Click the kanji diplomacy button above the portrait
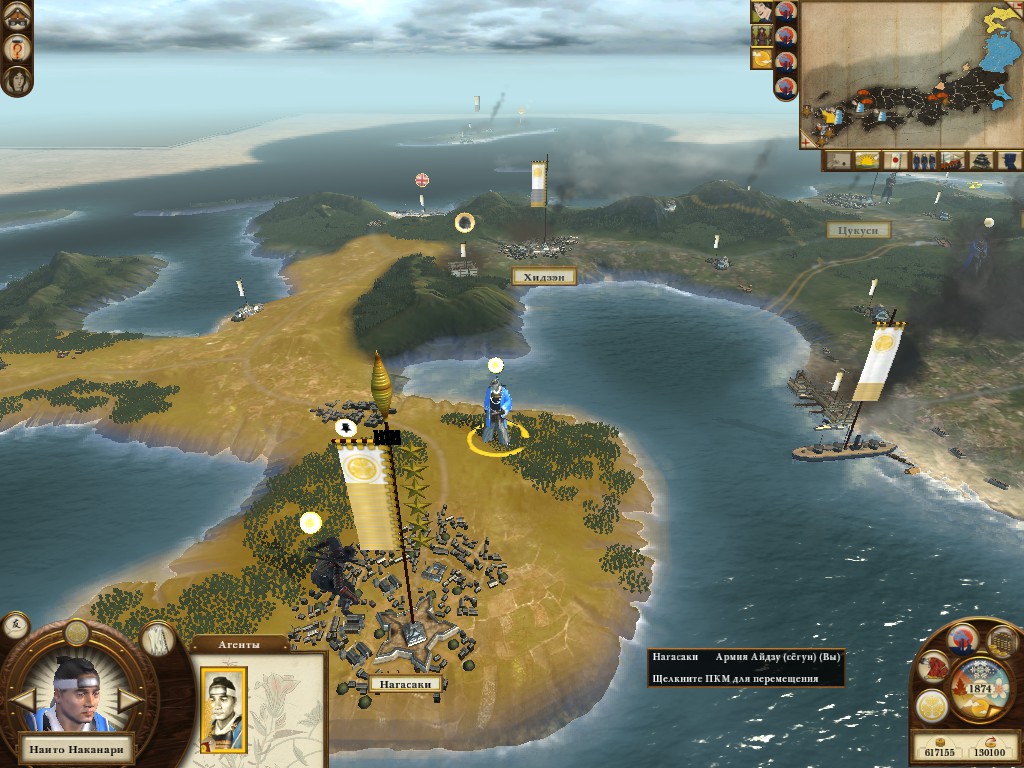This screenshot has height=768, width=1024. [16, 626]
